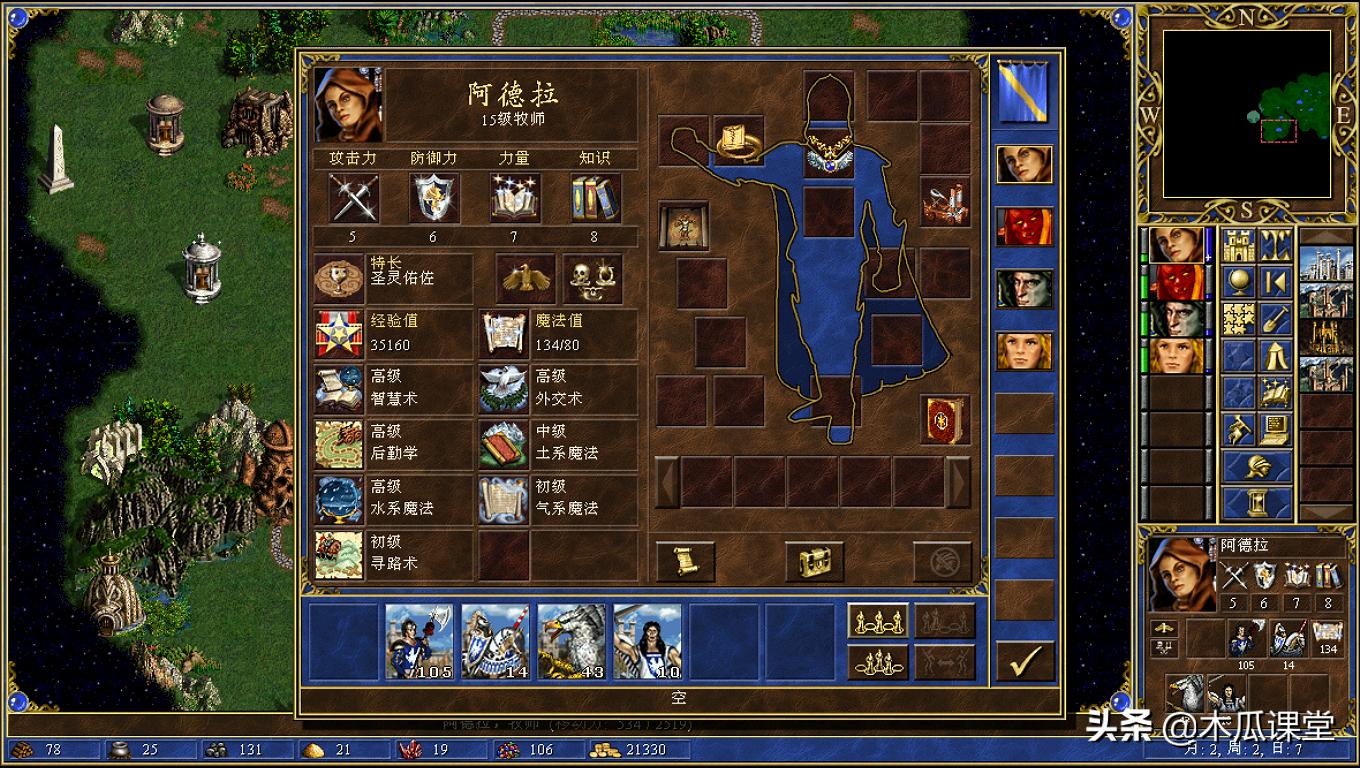Select the griffin stack of 43
Screen dimensions: 1360x768
[x=572, y=641]
